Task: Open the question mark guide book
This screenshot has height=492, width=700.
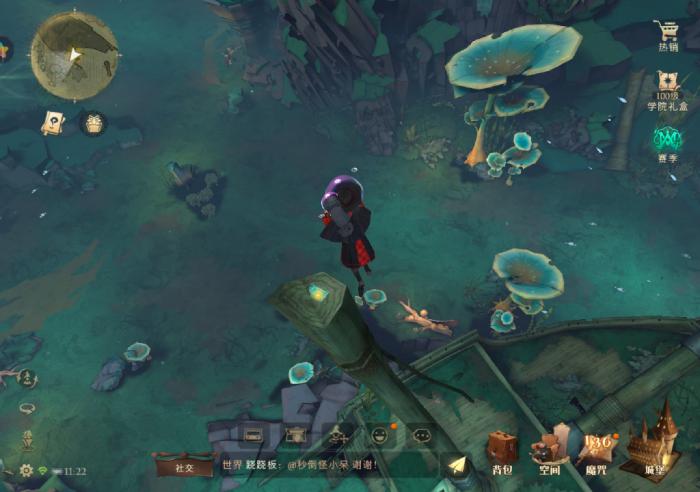Action: [52, 122]
